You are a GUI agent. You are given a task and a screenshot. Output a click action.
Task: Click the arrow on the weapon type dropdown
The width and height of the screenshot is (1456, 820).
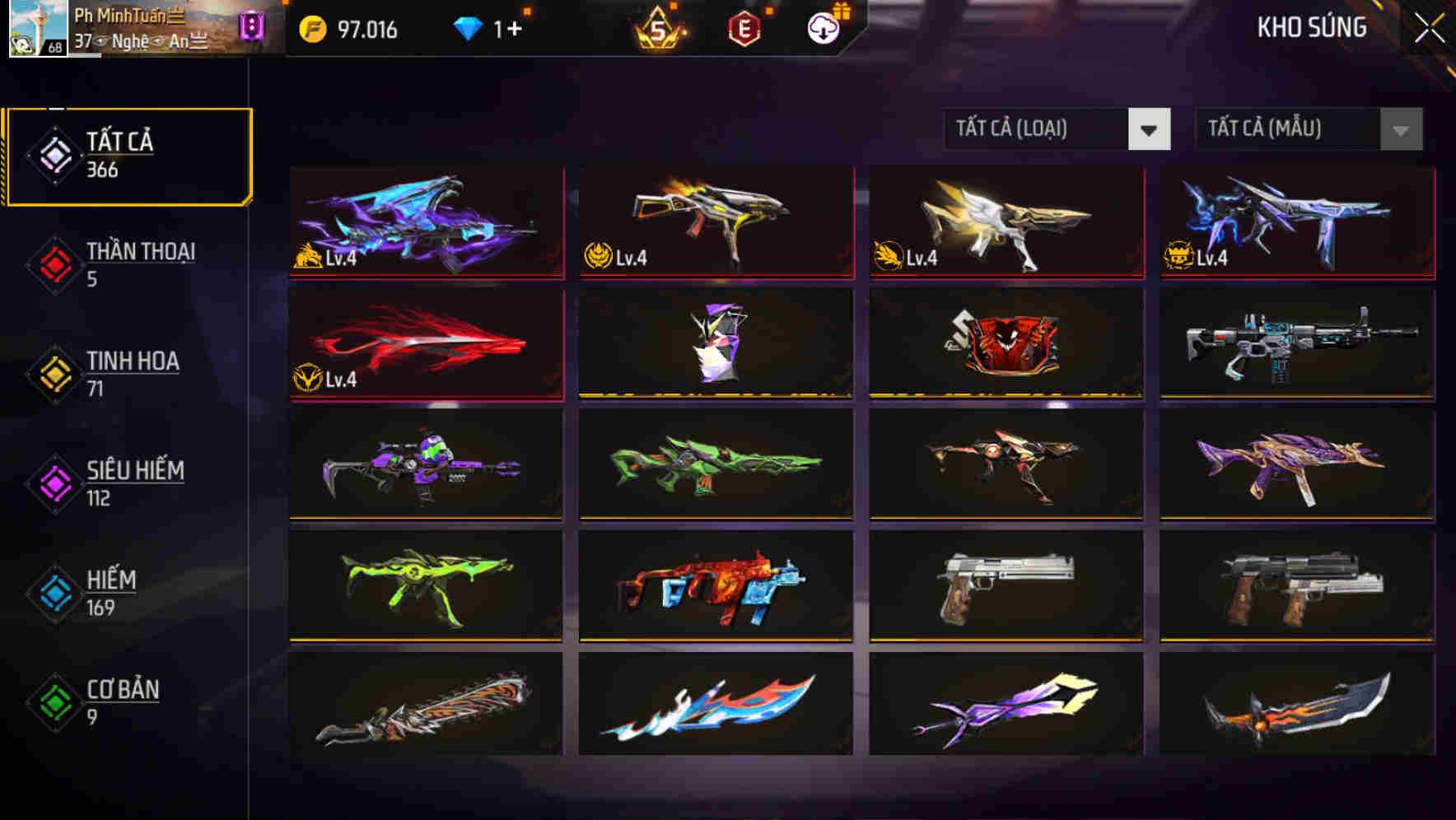pos(1150,129)
